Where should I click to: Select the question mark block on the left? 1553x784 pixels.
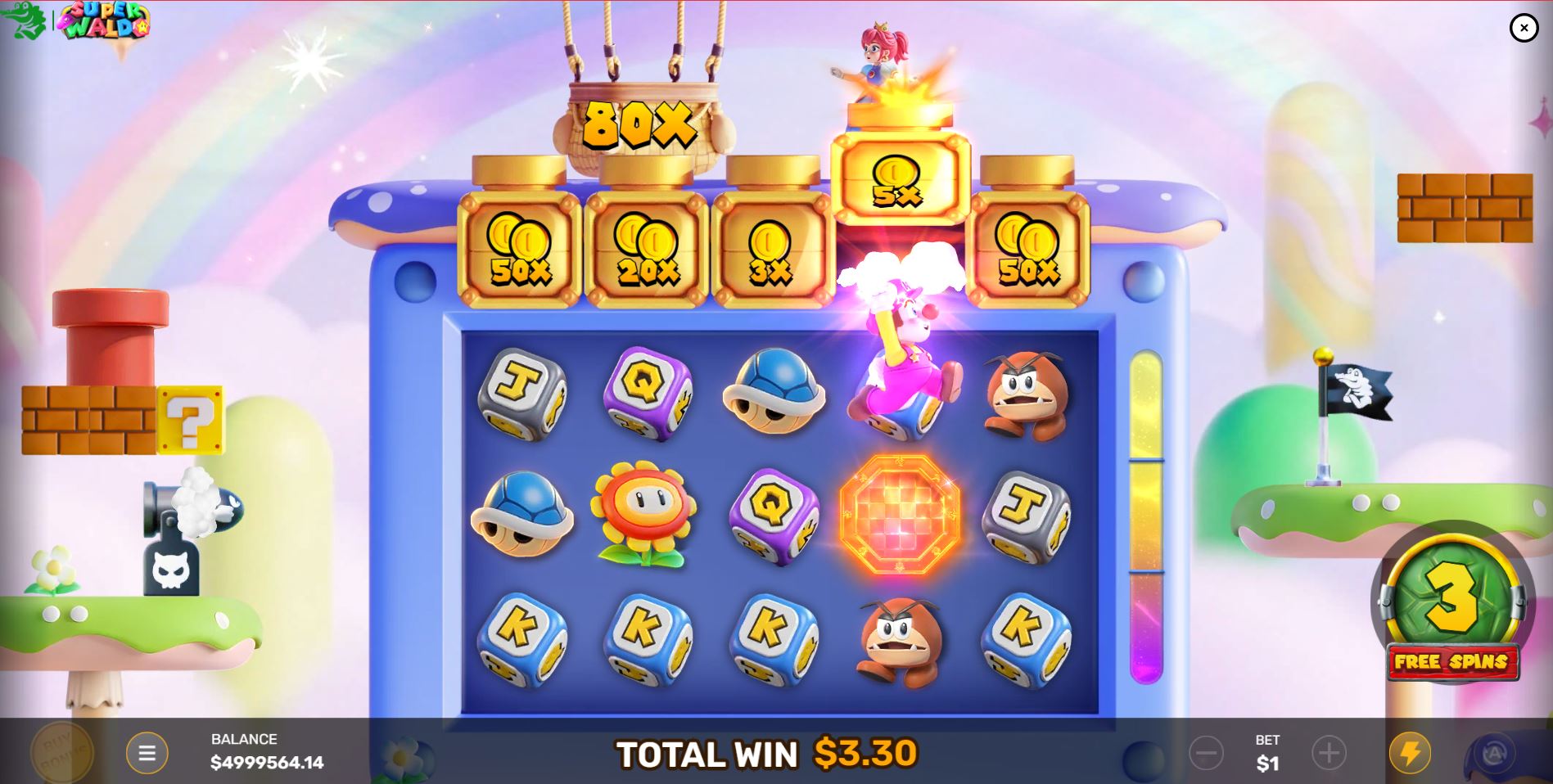190,419
